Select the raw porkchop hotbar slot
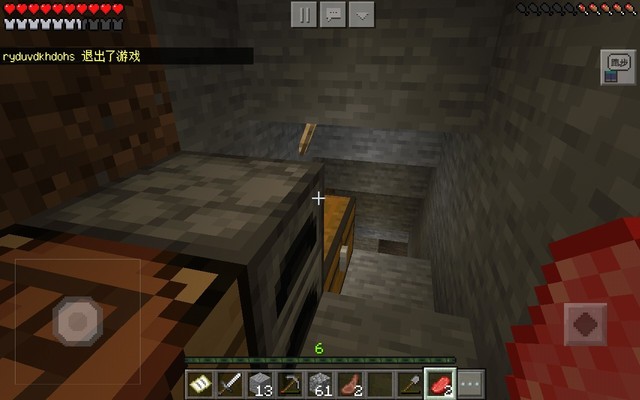Viewport: 640px width, 400px height. click(350, 384)
